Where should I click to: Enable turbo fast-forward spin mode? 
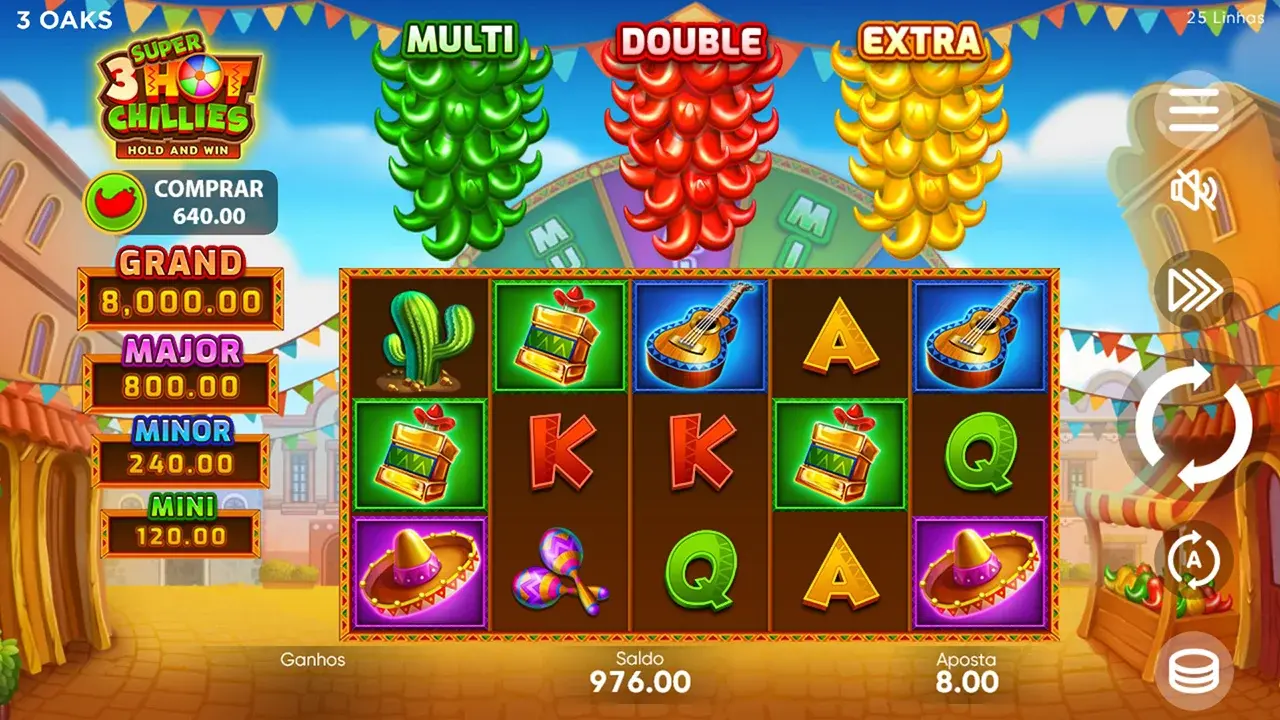pyautogui.click(x=1194, y=290)
